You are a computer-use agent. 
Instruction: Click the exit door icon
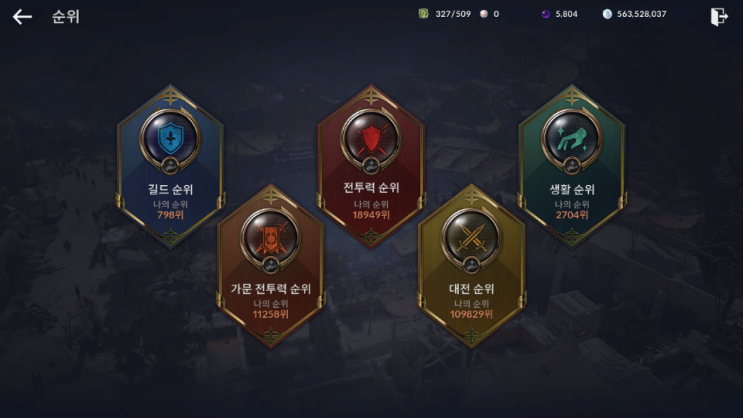(x=718, y=16)
